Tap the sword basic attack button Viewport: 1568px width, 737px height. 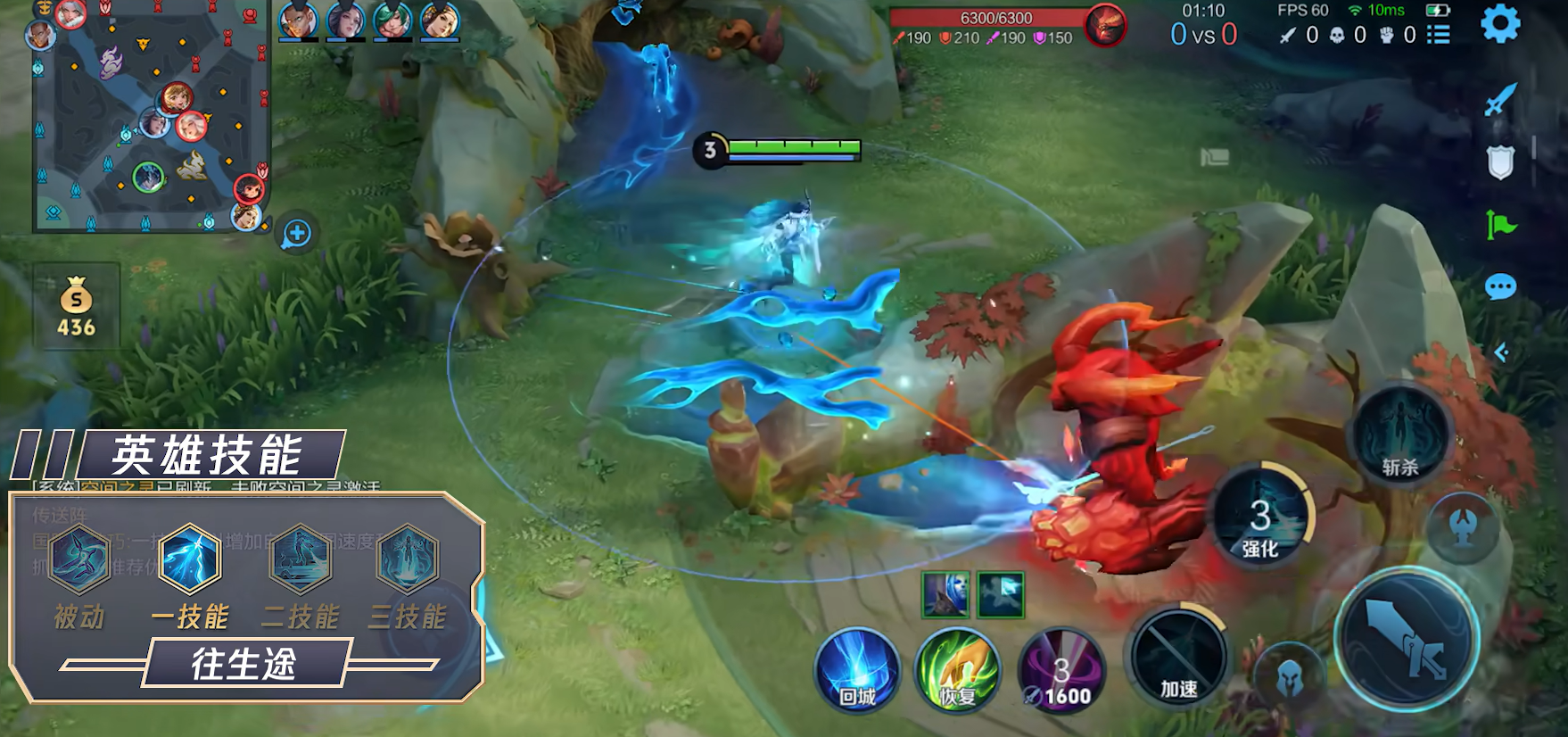(x=1406, y=639)
